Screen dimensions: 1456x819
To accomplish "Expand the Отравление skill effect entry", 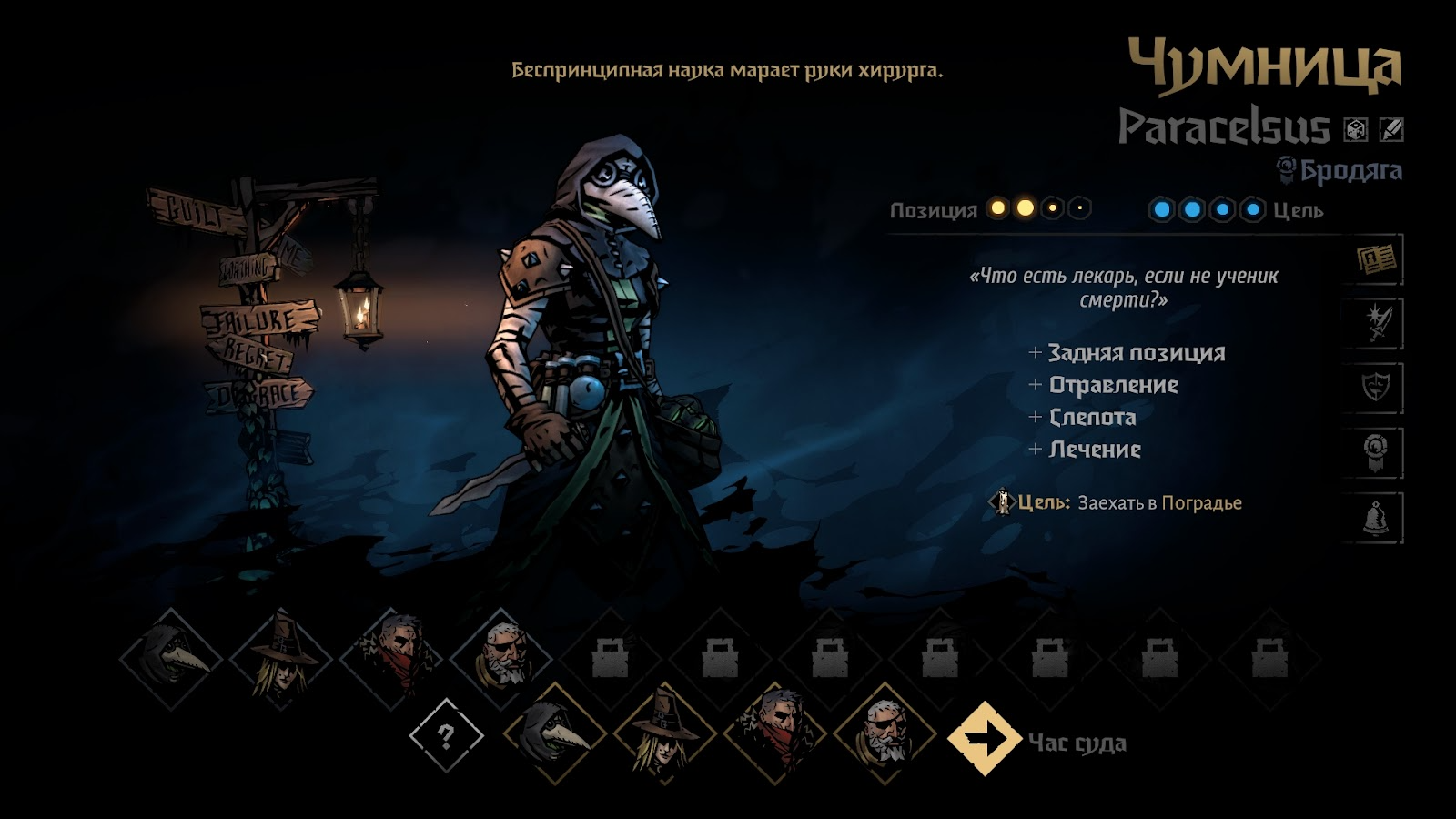I will [x=1115, y=386].
